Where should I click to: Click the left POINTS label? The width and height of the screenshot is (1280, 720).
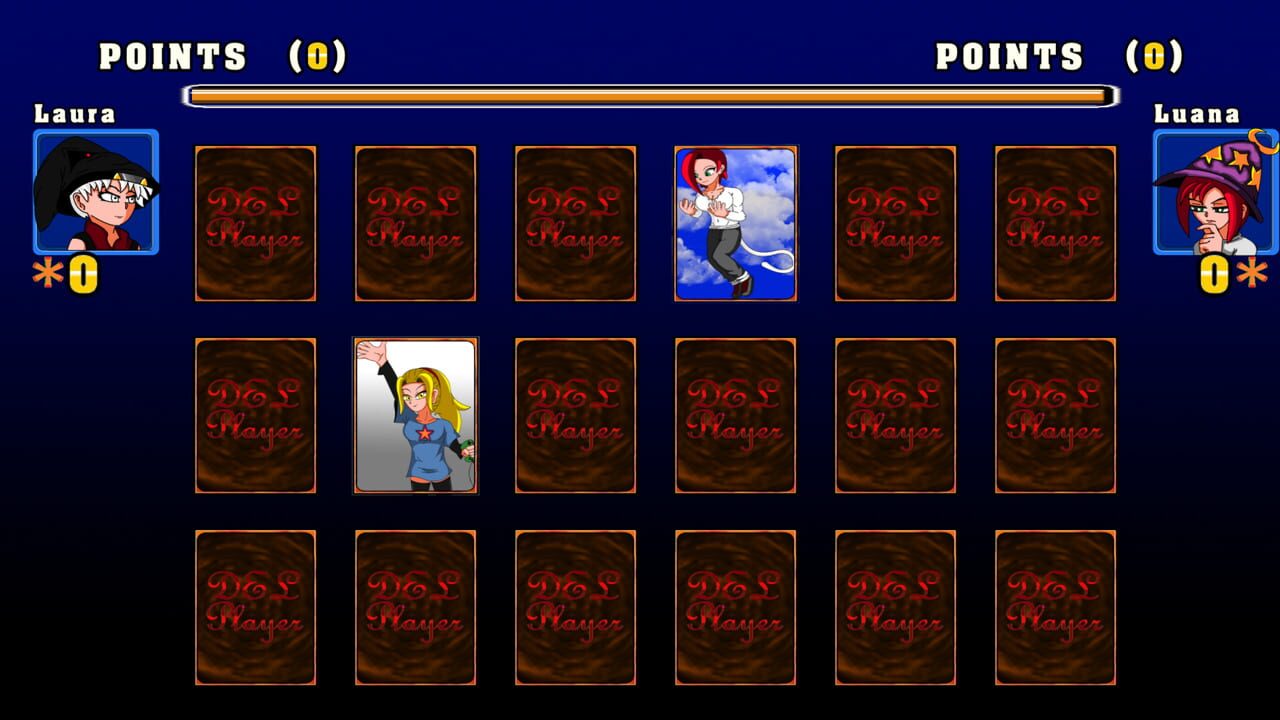point(172,56)
